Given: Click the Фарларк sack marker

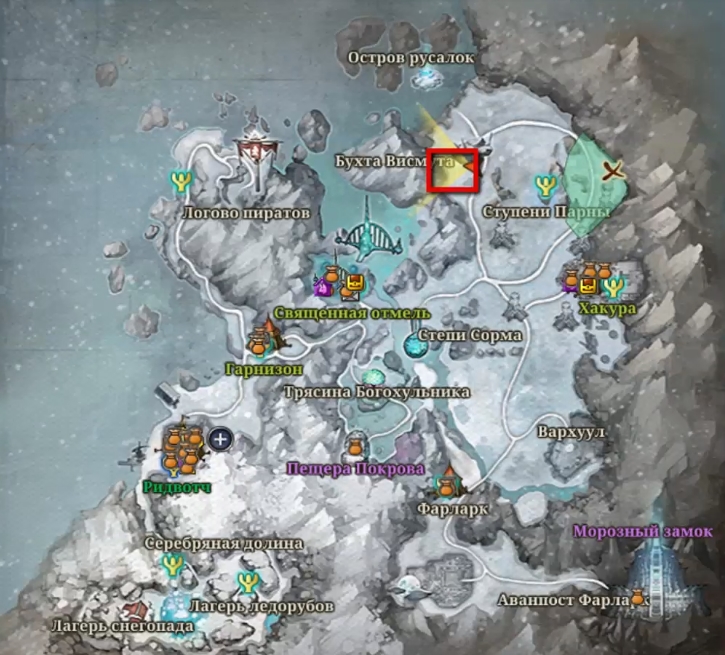Looking at the screenshot, I should [447, 487].
